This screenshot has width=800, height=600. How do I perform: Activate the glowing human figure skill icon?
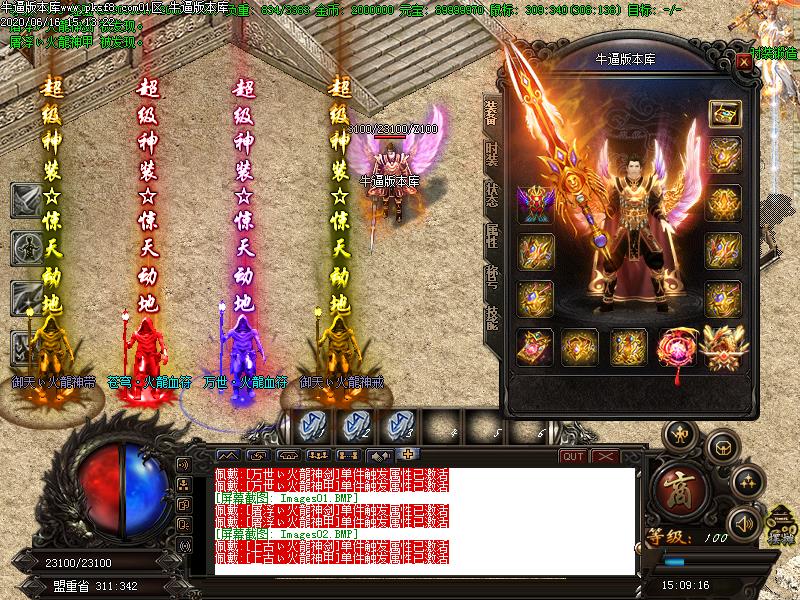click(x=25, y=246)
